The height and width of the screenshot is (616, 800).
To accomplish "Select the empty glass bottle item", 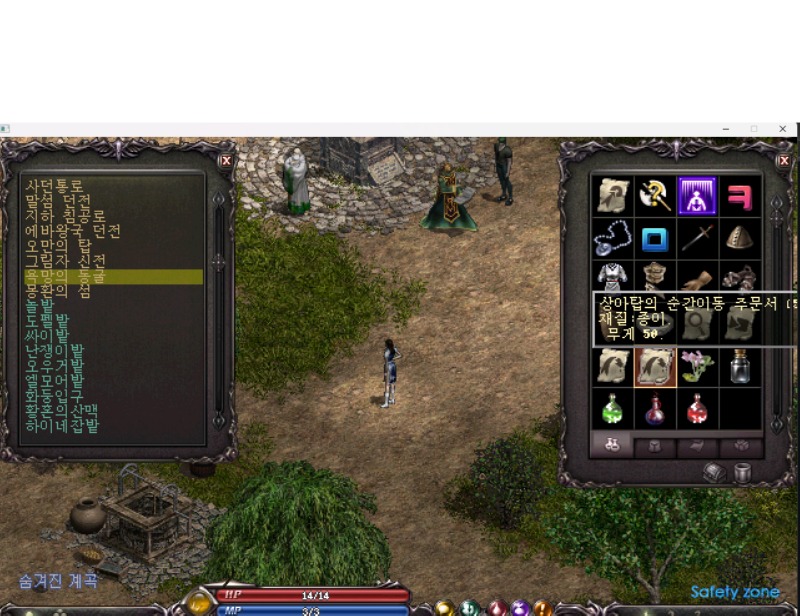I will click(x=740, y=366).
